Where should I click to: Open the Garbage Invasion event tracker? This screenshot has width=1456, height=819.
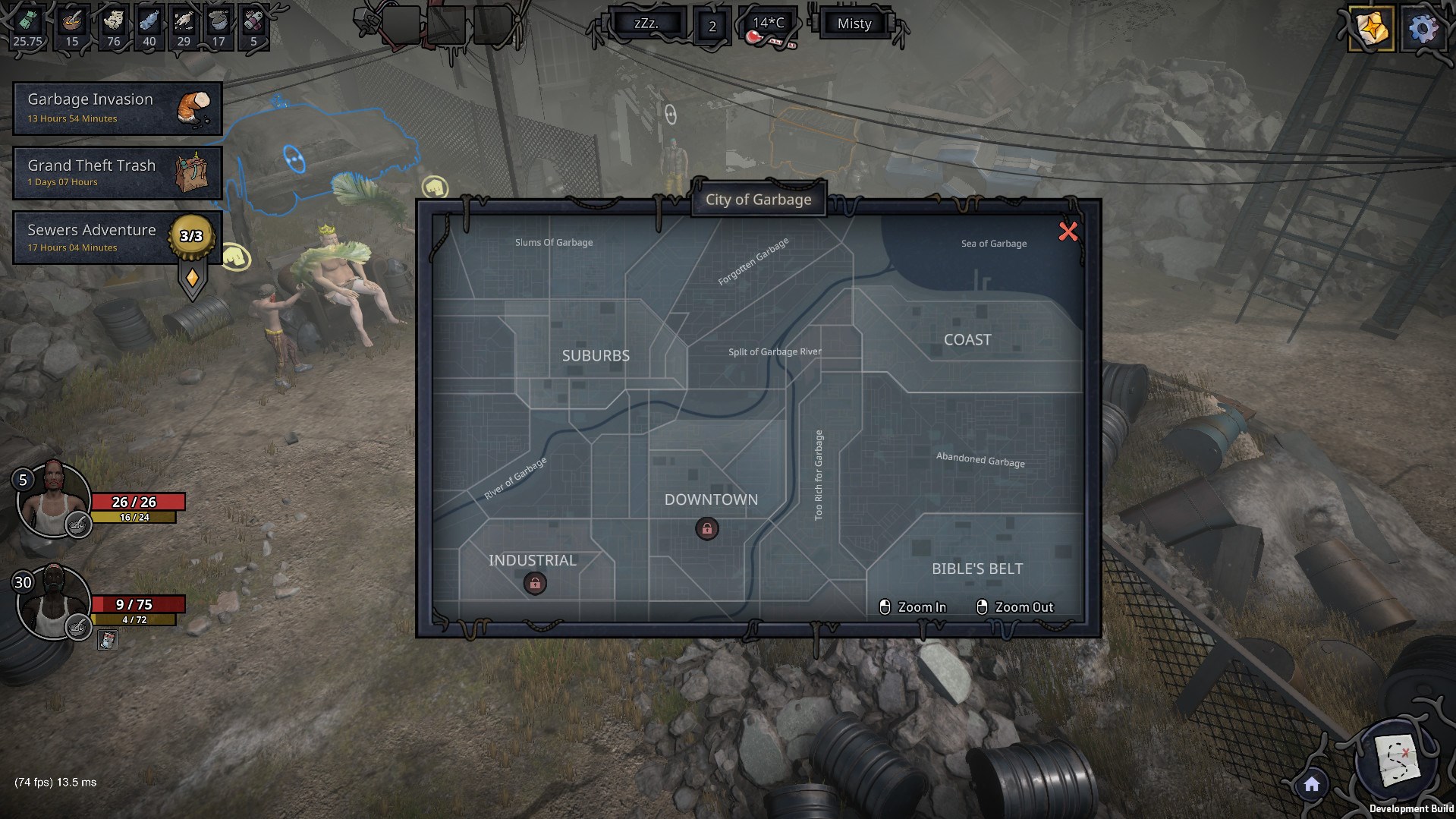click(x=118, y=109)
